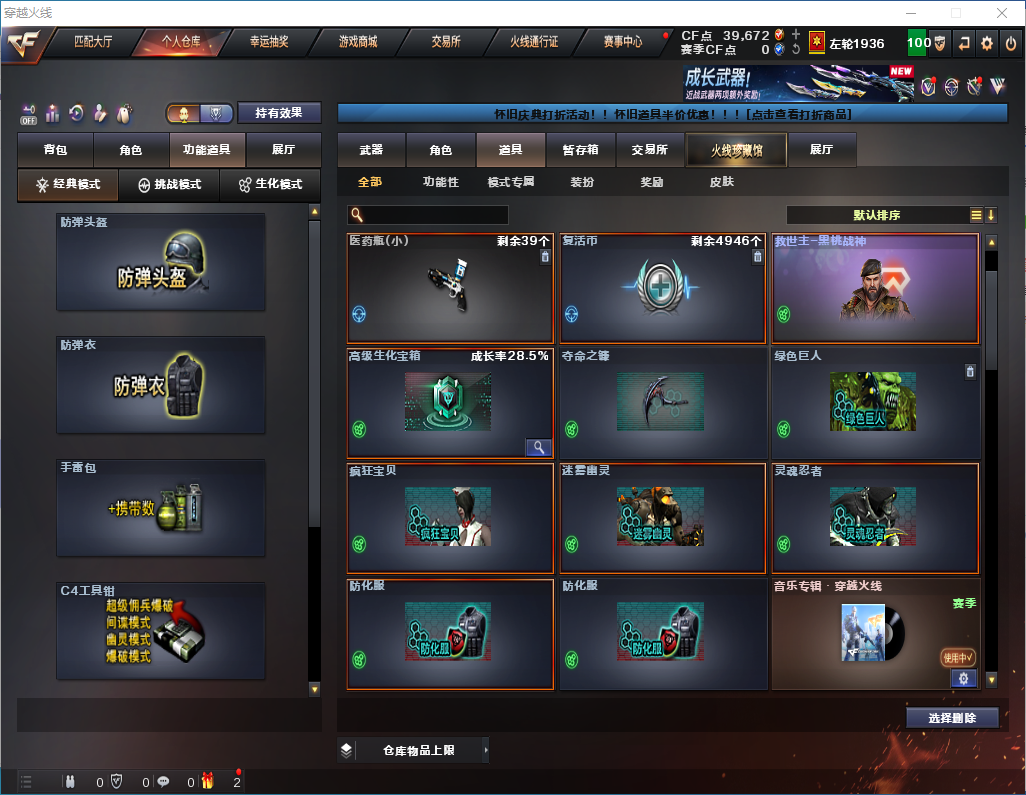Open the 游戏商城 game store
This screenshot has width=1026, height=795.
358,42
